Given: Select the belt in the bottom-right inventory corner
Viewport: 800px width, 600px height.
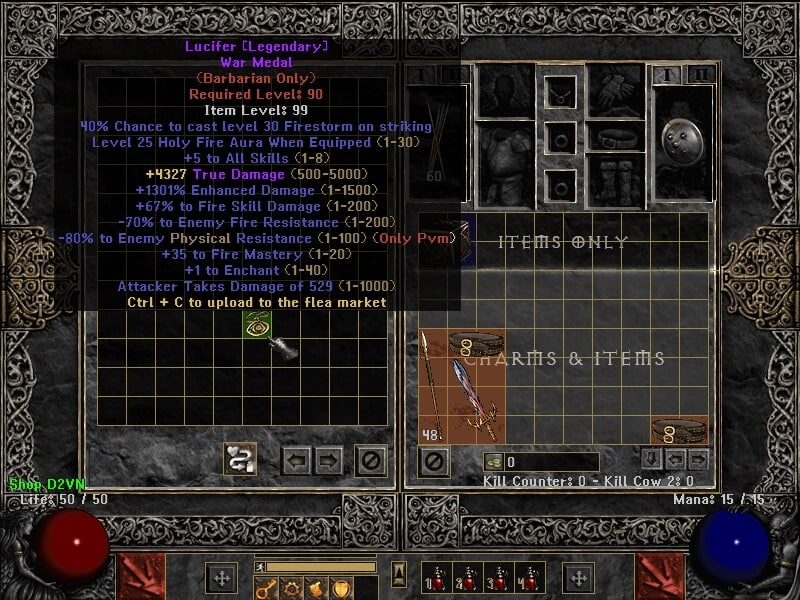Looking at the screenshot, I should click(x=680, y=430).
